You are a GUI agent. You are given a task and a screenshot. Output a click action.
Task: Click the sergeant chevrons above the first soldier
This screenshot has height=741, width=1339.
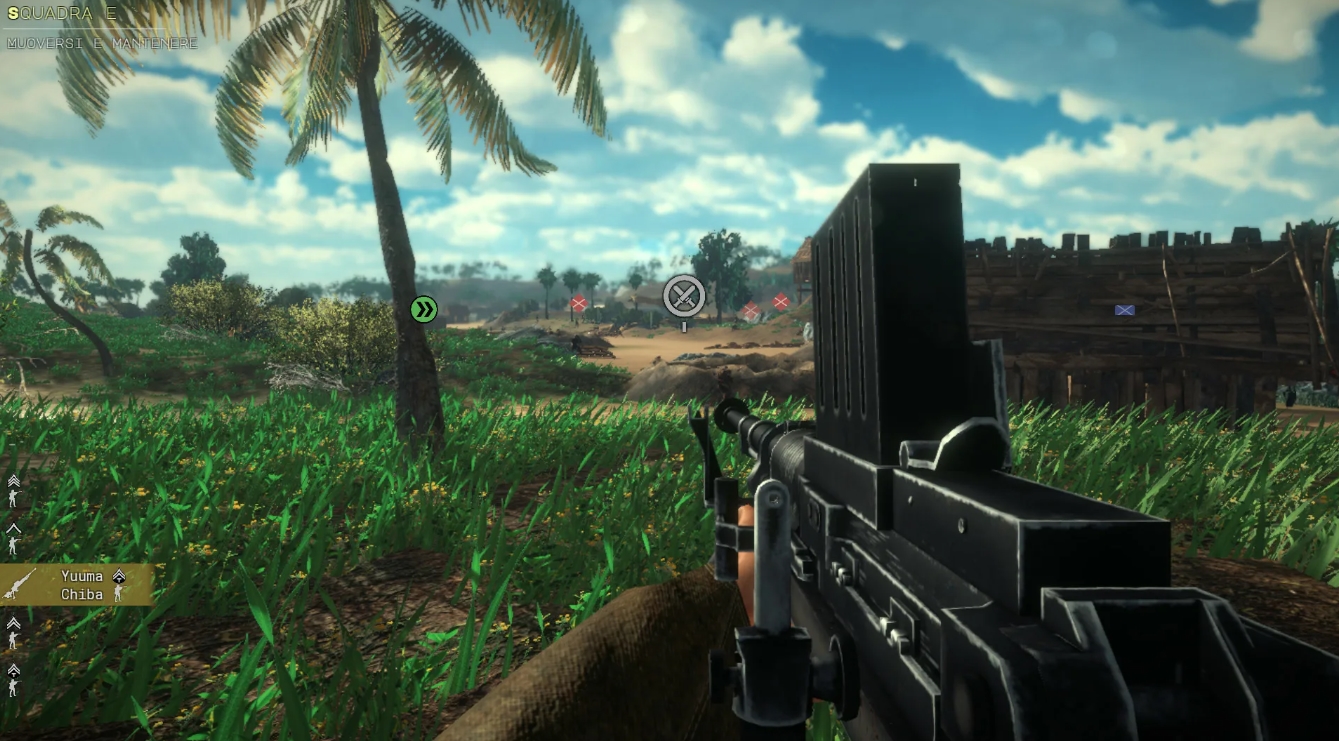click(14, 478)
